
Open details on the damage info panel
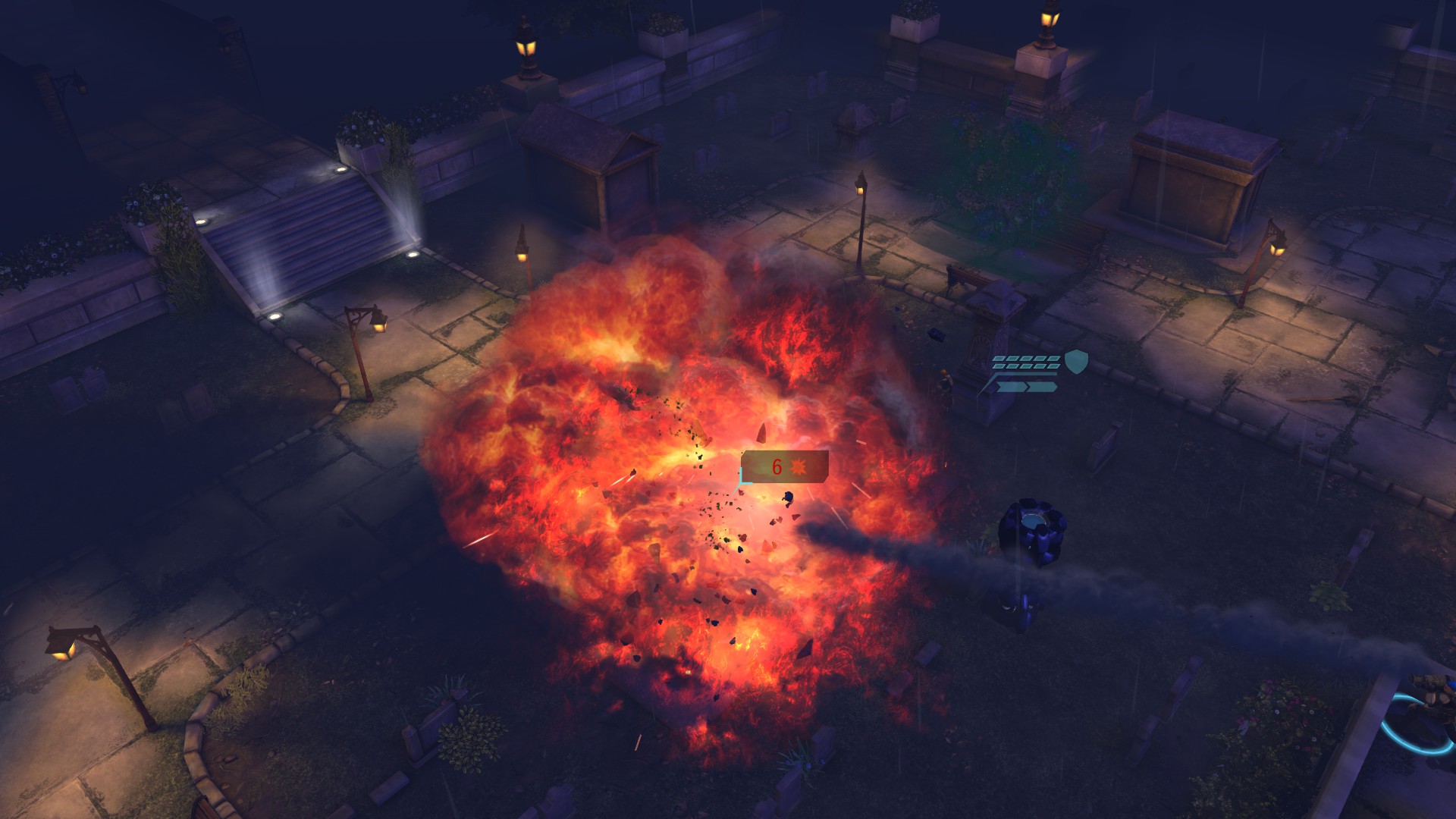[785, 468]
